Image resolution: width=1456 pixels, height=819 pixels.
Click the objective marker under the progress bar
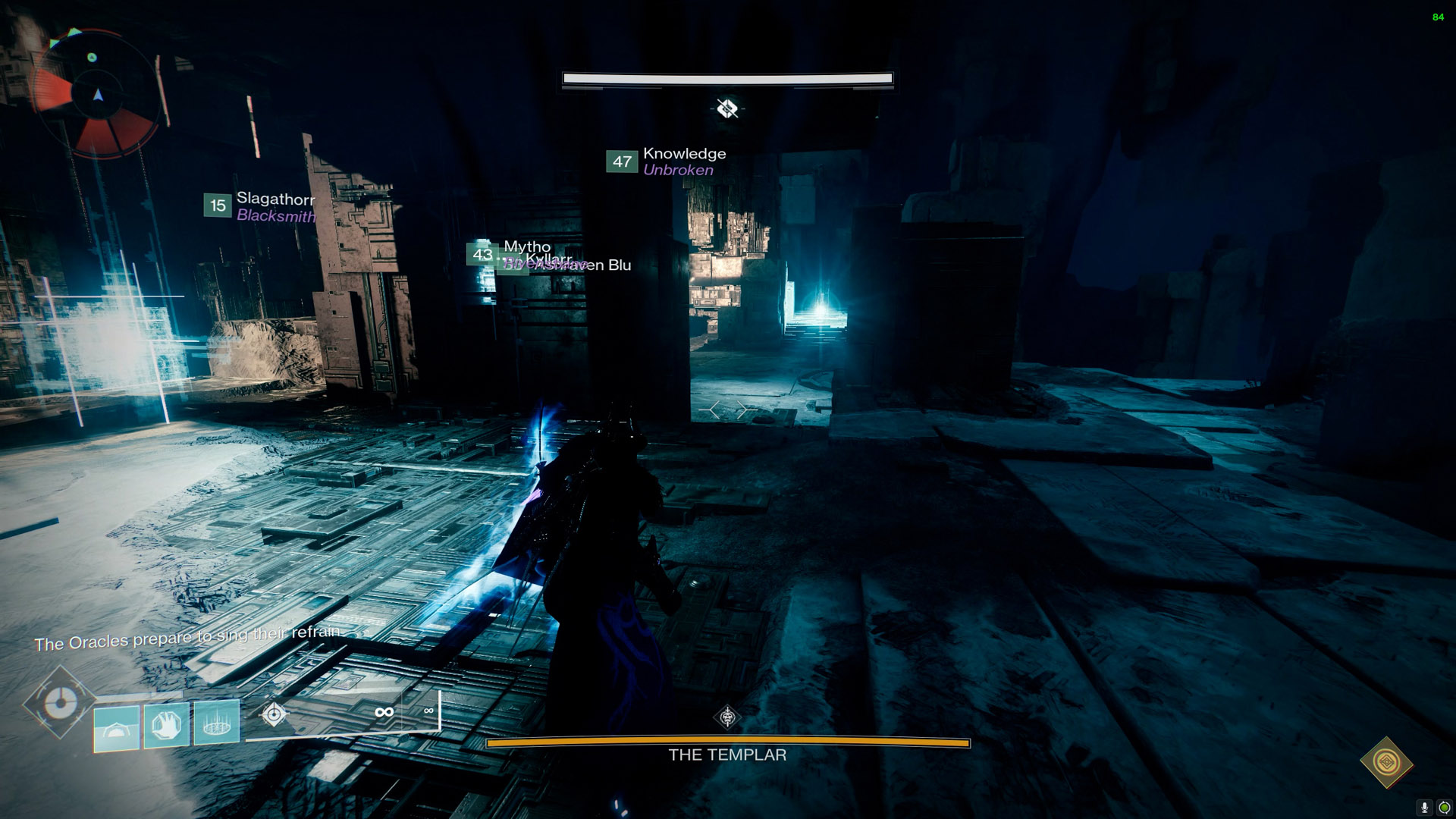click(x=727, y=109)
